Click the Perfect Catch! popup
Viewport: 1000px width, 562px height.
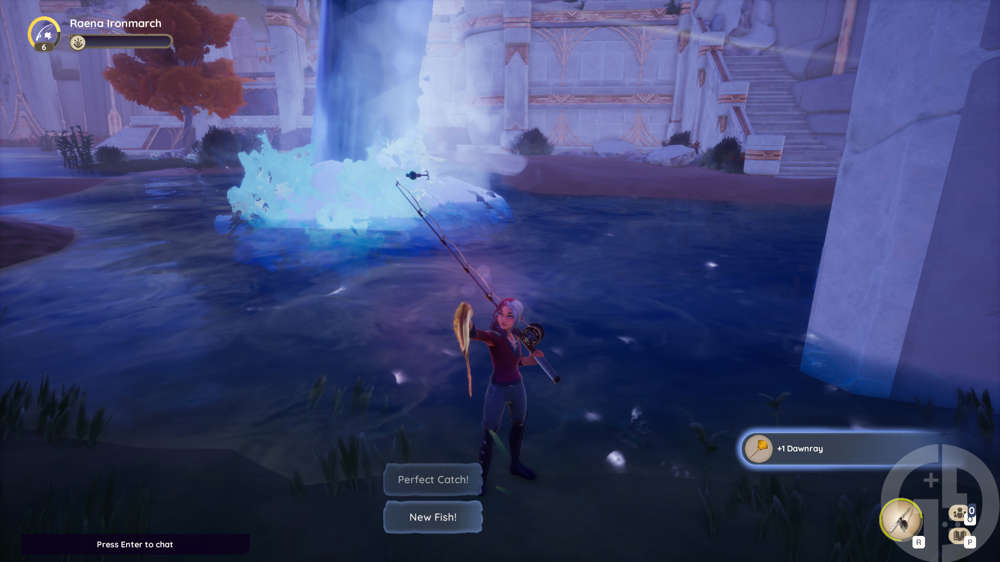(x=433, y=480)
